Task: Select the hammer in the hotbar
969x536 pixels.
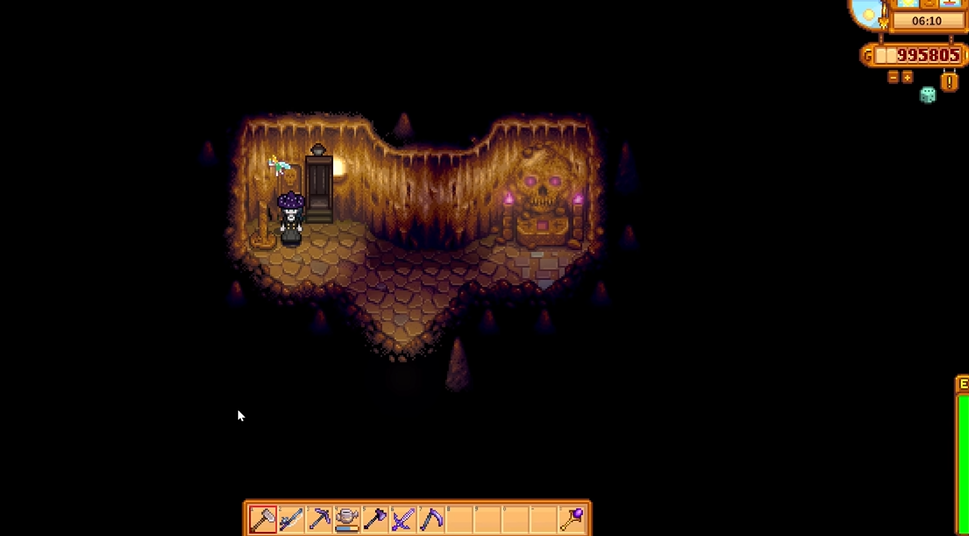Action: pyautogui.click(x=263, y=519)
